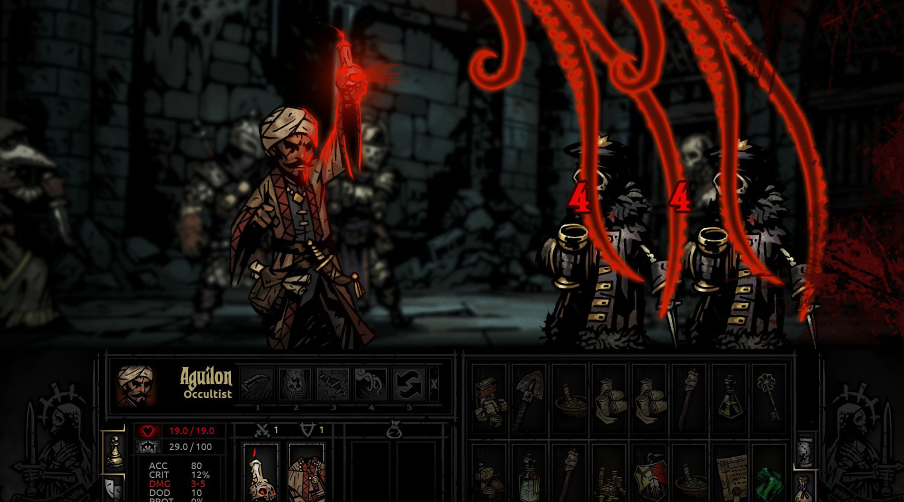Choose the heraldic crest shield item
Image resolution: width=904 pixels, height=502 pixels.
tap(649, 474)
